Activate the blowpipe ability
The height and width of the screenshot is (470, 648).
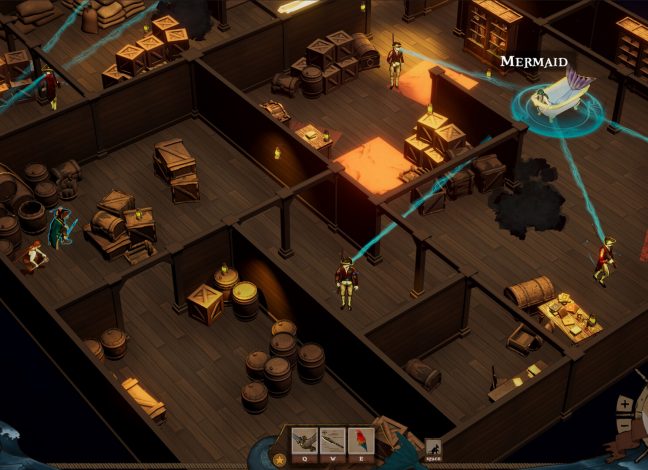pyautogui.click(x=332, y=440)
